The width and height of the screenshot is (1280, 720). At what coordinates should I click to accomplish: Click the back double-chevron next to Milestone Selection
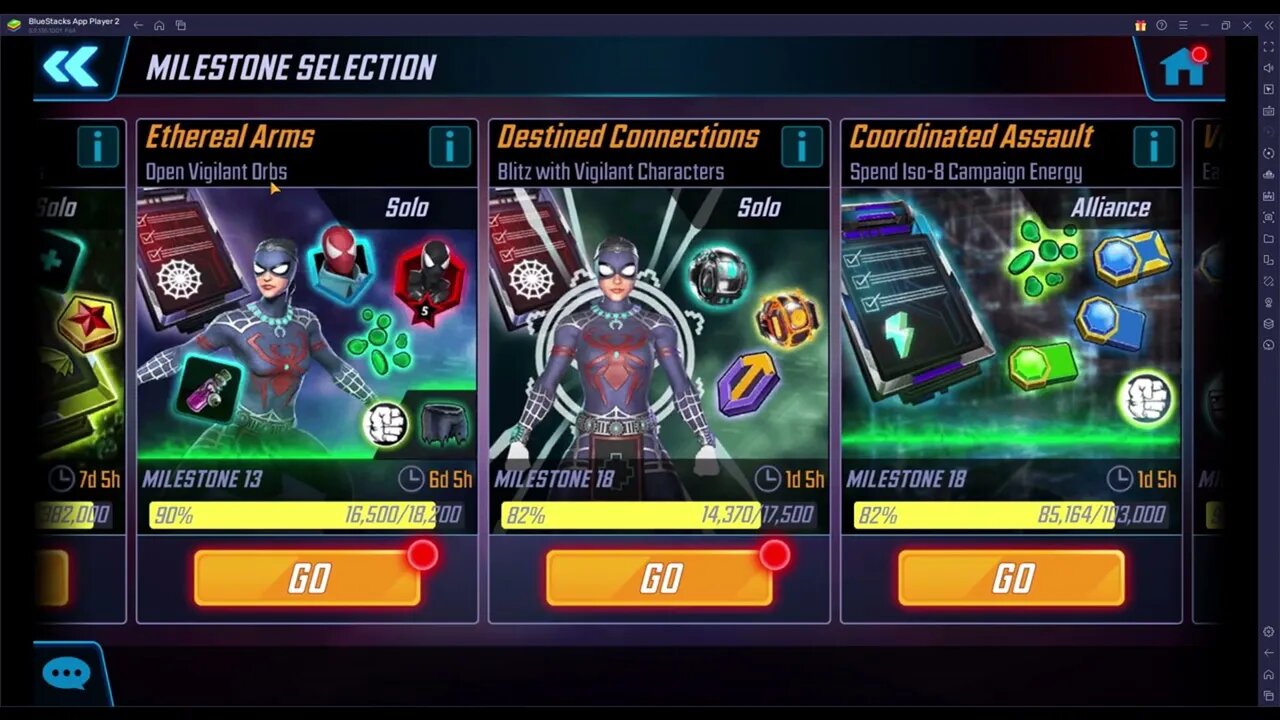[70, 67]
